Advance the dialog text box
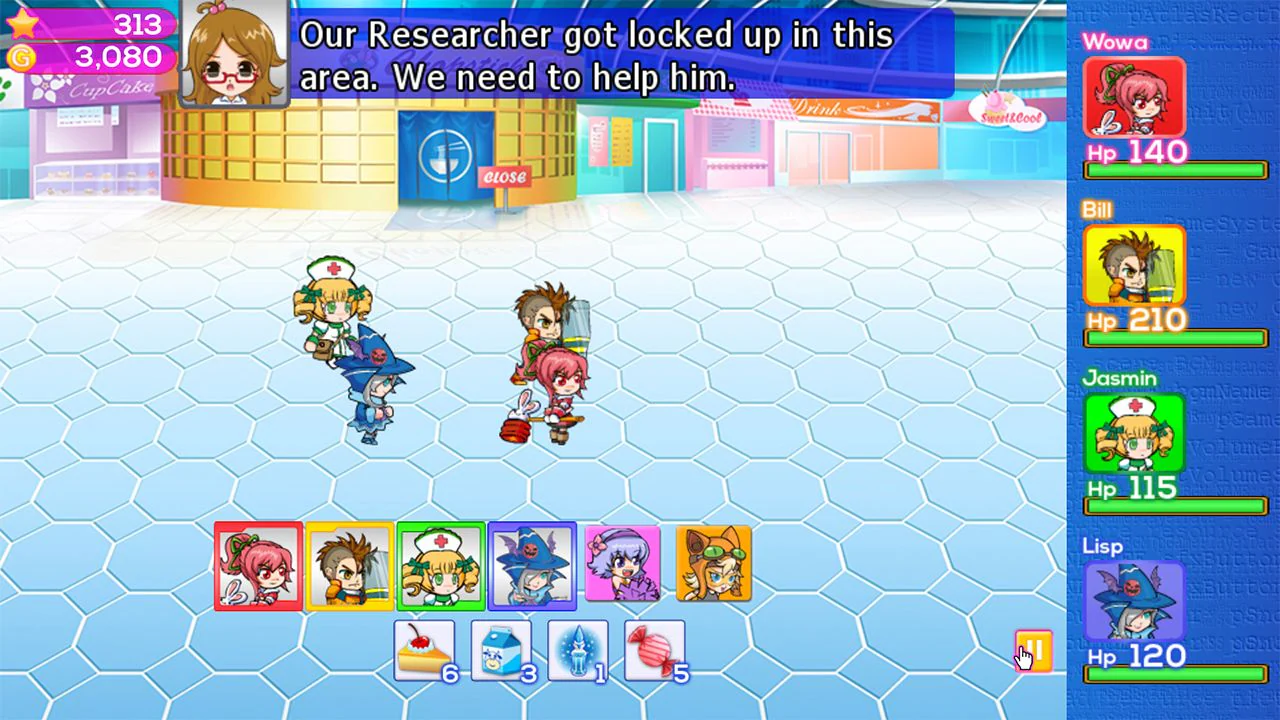 pos(600,57)
